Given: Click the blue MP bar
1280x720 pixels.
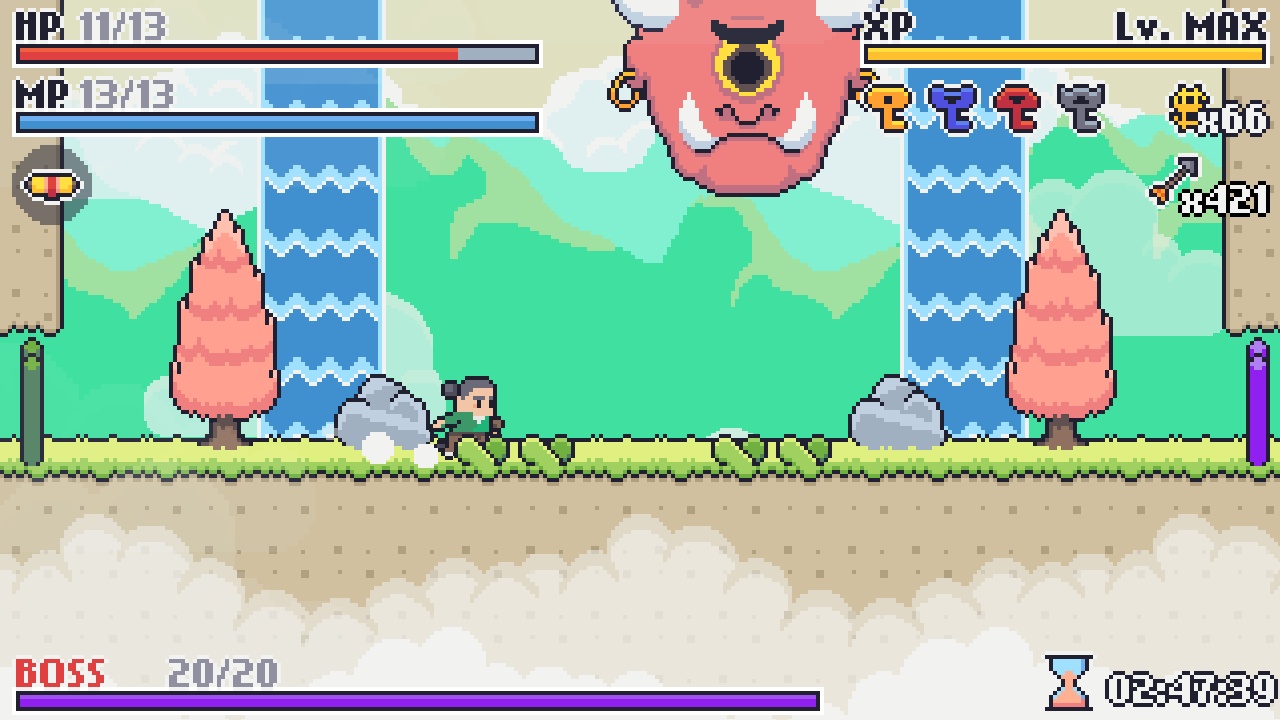Looking at the screenshot, I should (270, 120).
